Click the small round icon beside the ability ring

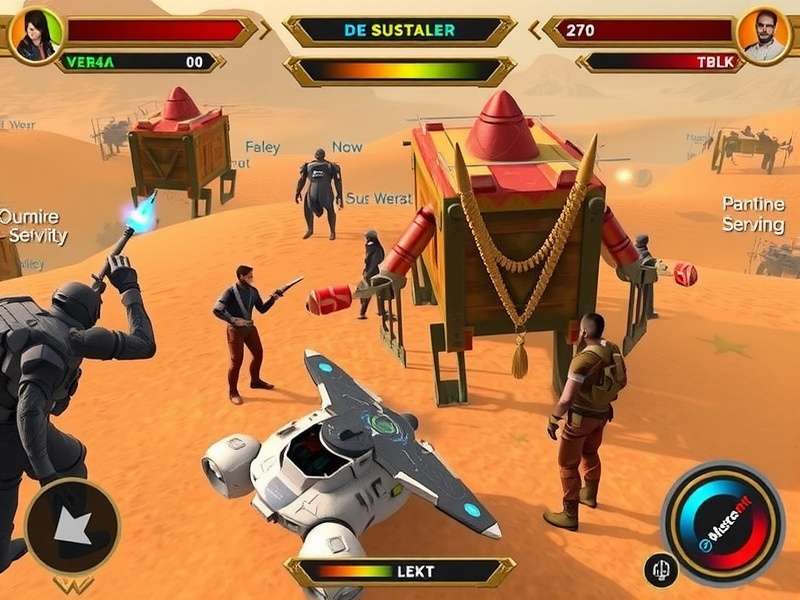click(661, 570)
